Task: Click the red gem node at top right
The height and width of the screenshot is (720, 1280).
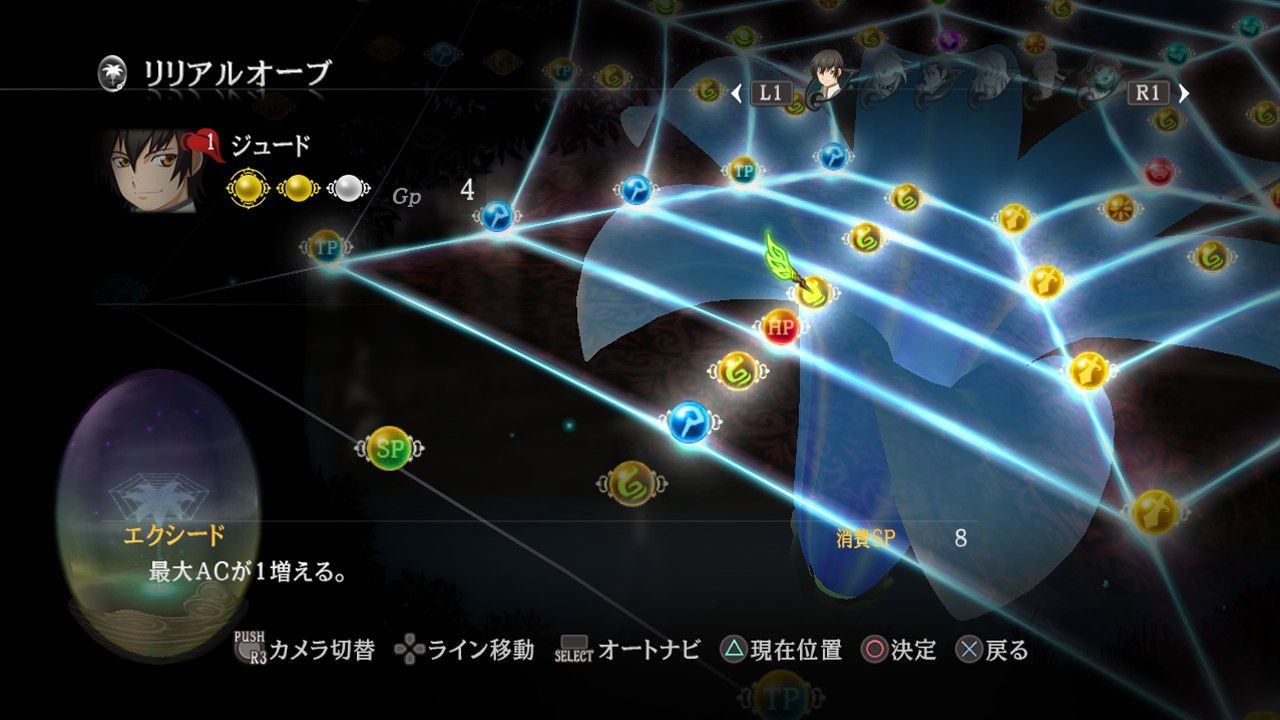Action: (1159, 170)
